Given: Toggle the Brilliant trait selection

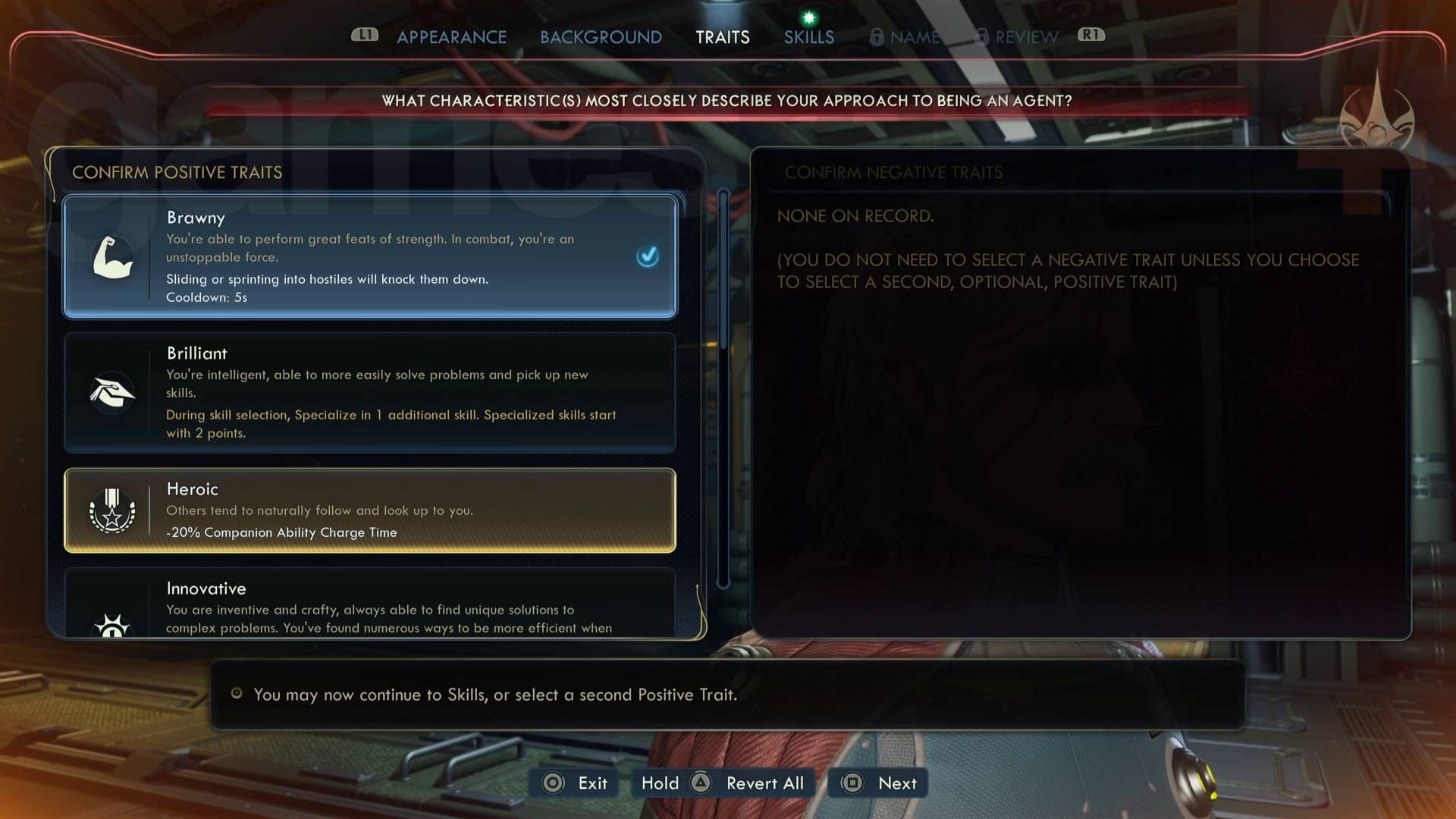Looking at the screenshot, I should point(369,392).
